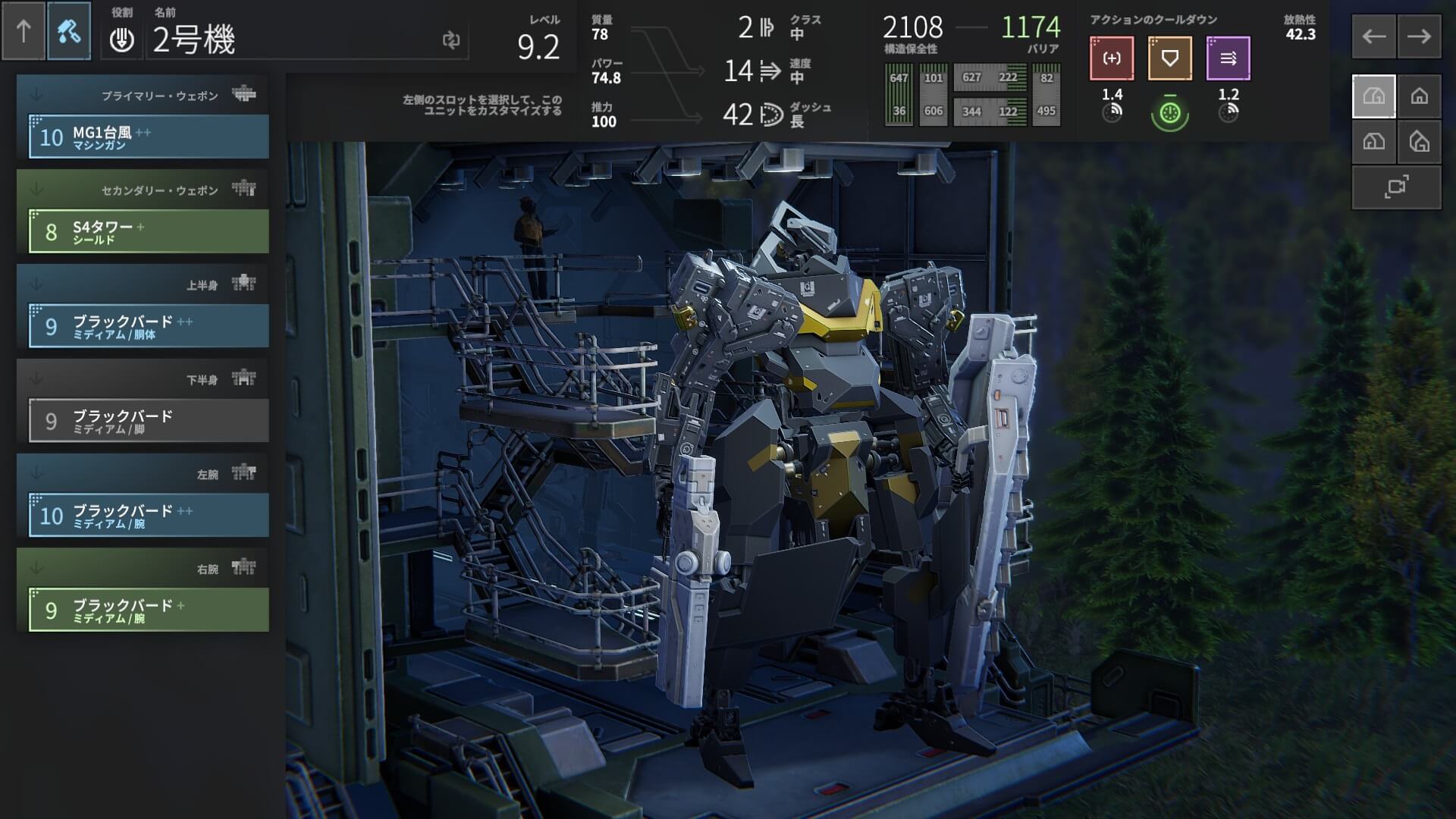Click the purple dash action cooldown icon
The width and height of the screenshot is (1456, 819).
[x=1228, y=58]
